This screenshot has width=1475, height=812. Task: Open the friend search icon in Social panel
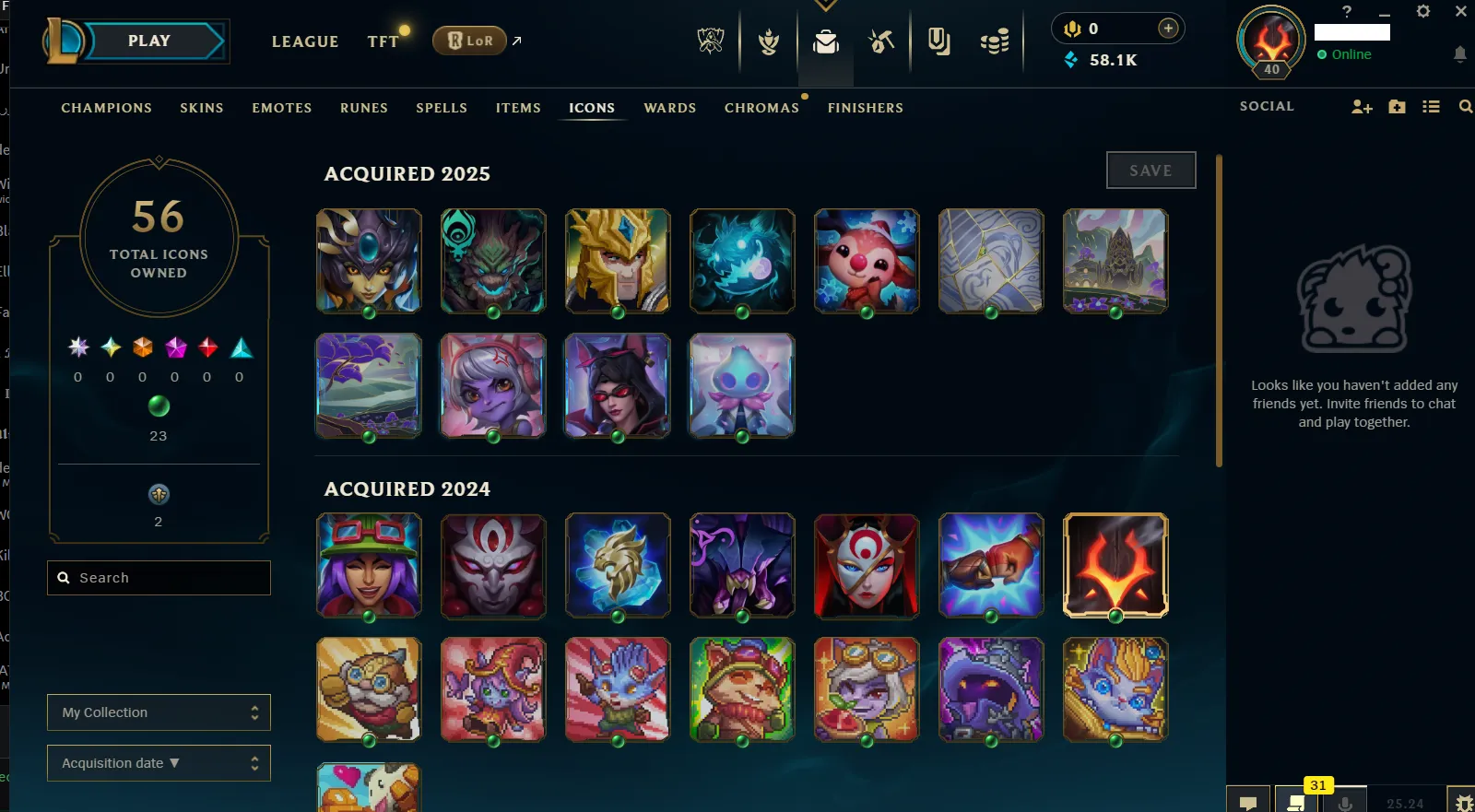pyautogui.click(x=1466, y=106)
